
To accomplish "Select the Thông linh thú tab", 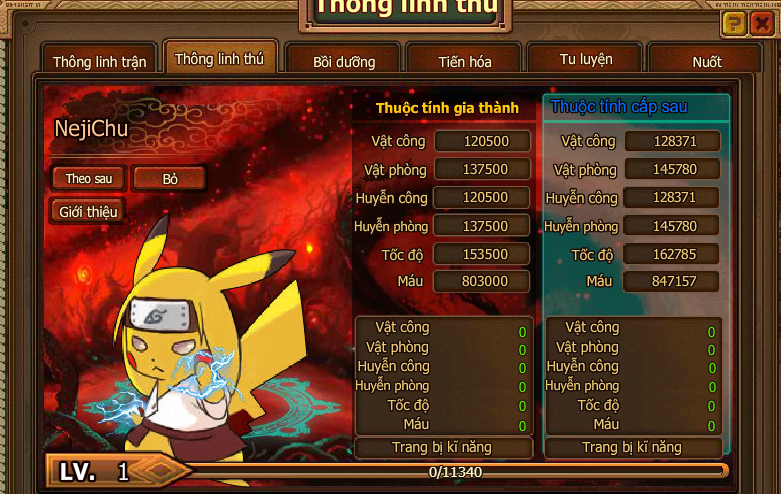I will pos(219,59).
